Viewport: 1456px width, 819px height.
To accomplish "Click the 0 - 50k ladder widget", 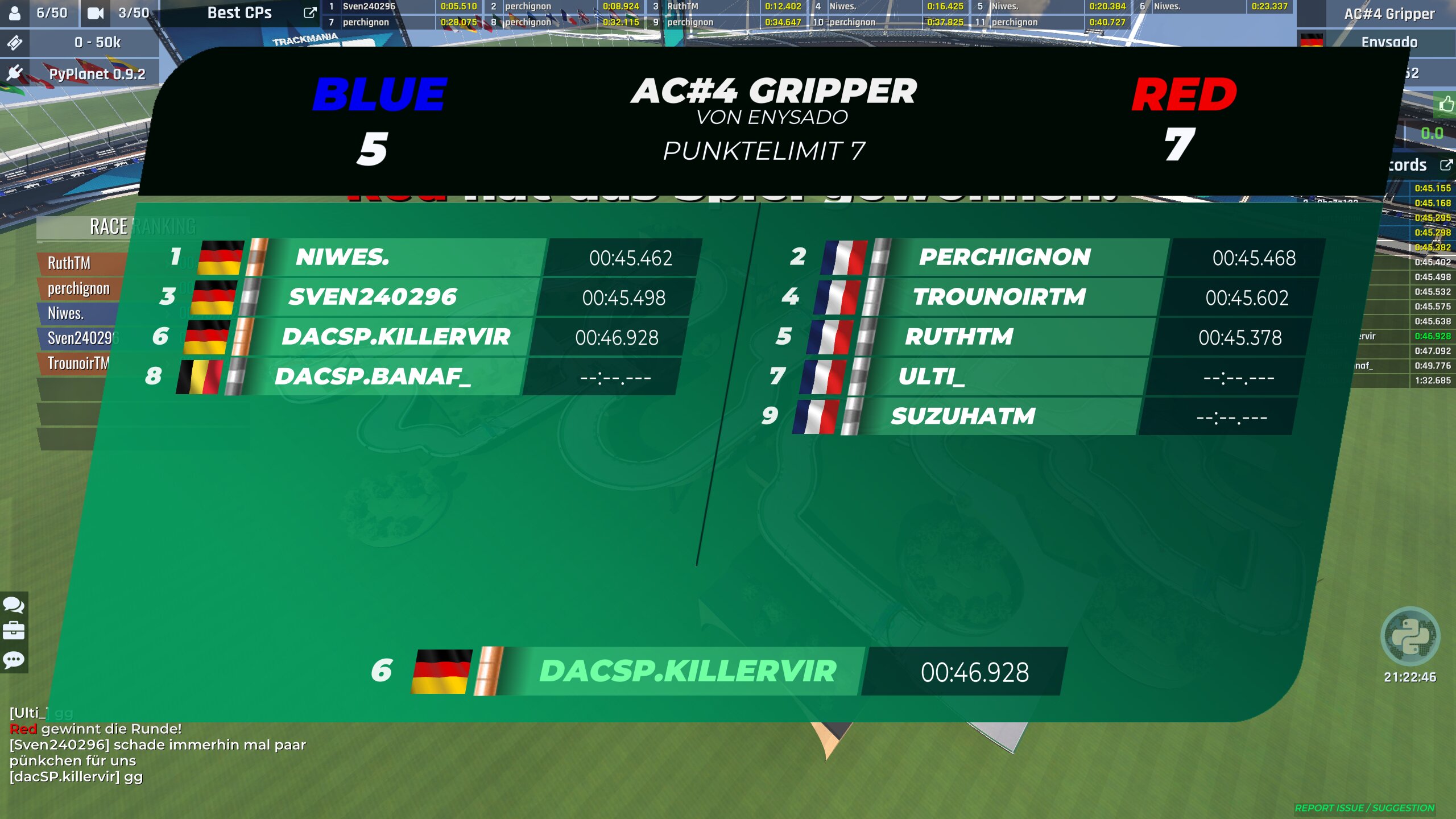I will click(97, 43).
